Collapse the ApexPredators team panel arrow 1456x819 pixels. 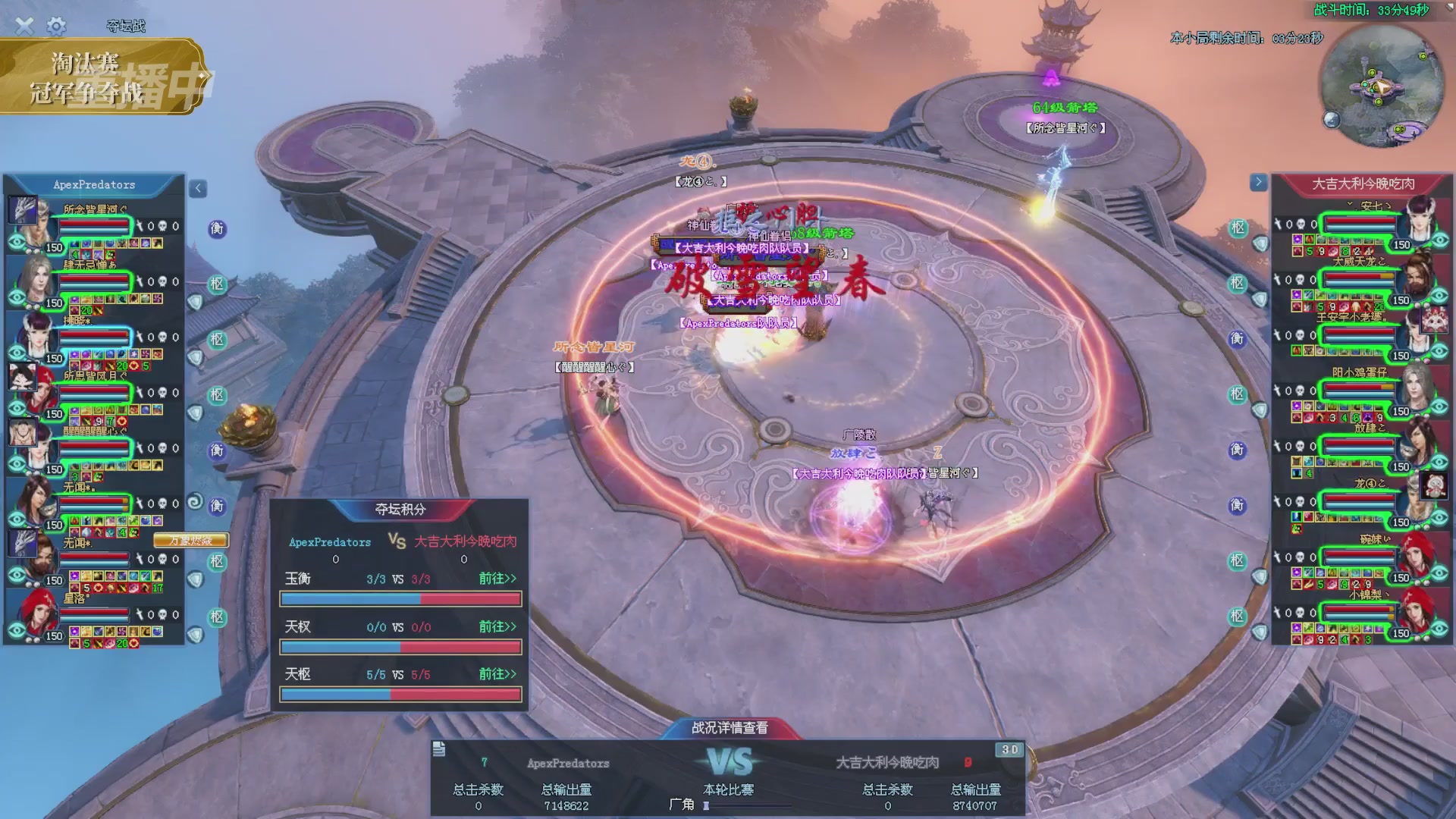(198, 188)
